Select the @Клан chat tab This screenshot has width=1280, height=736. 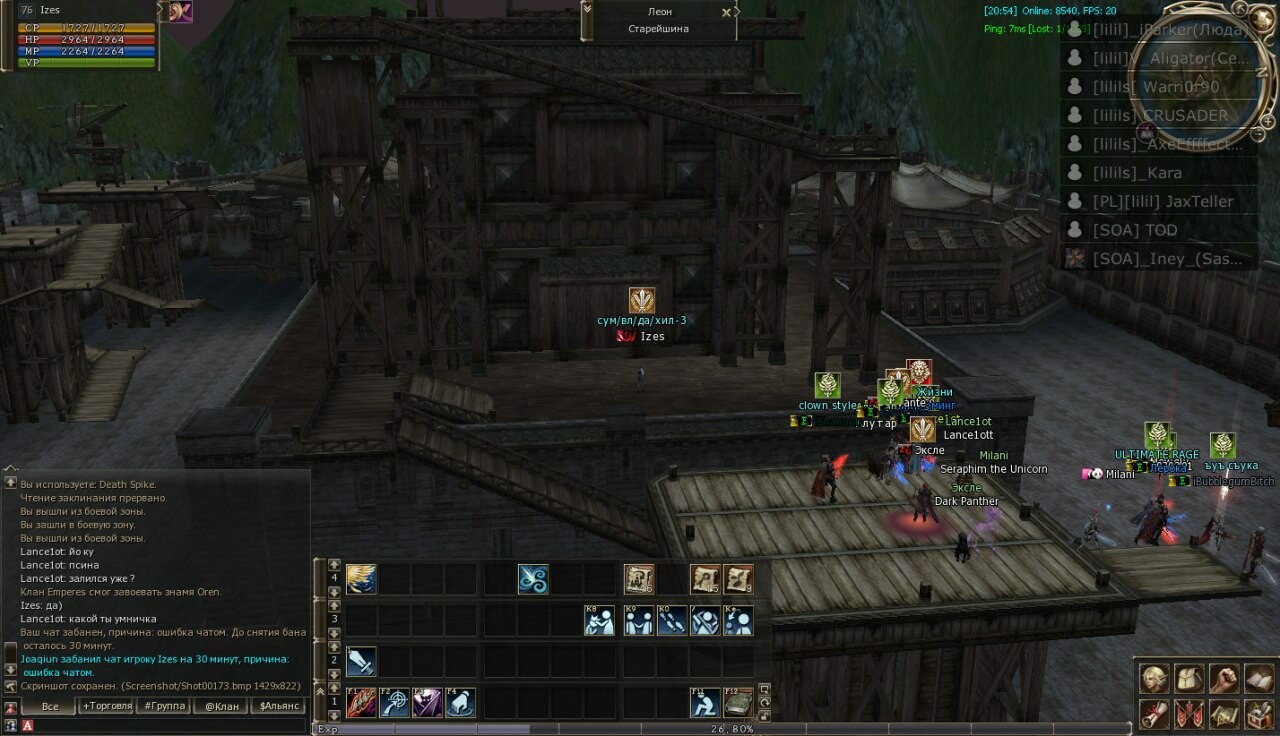tap(222, 706)
